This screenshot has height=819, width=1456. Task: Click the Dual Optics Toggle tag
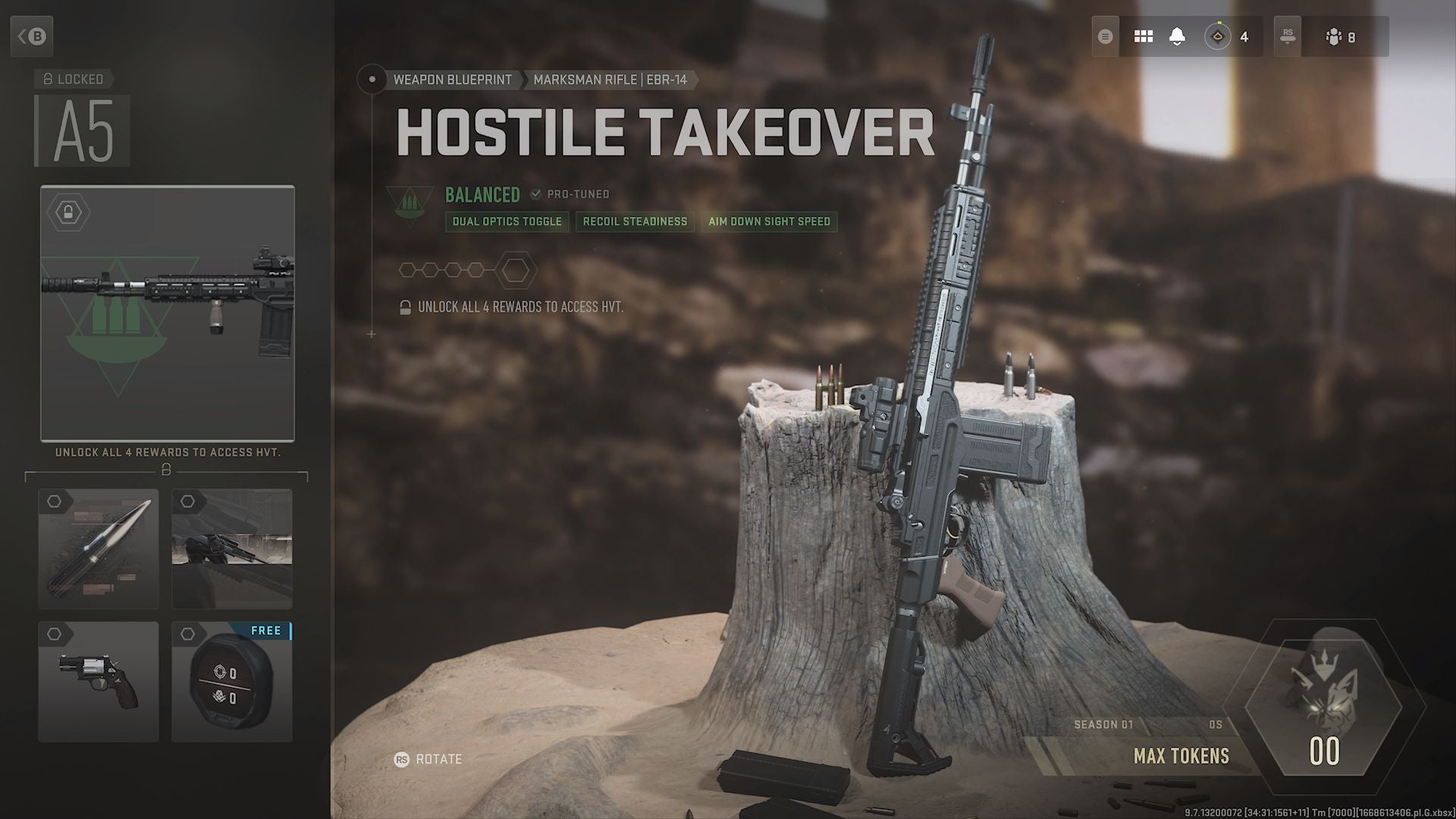coord(507,221)
